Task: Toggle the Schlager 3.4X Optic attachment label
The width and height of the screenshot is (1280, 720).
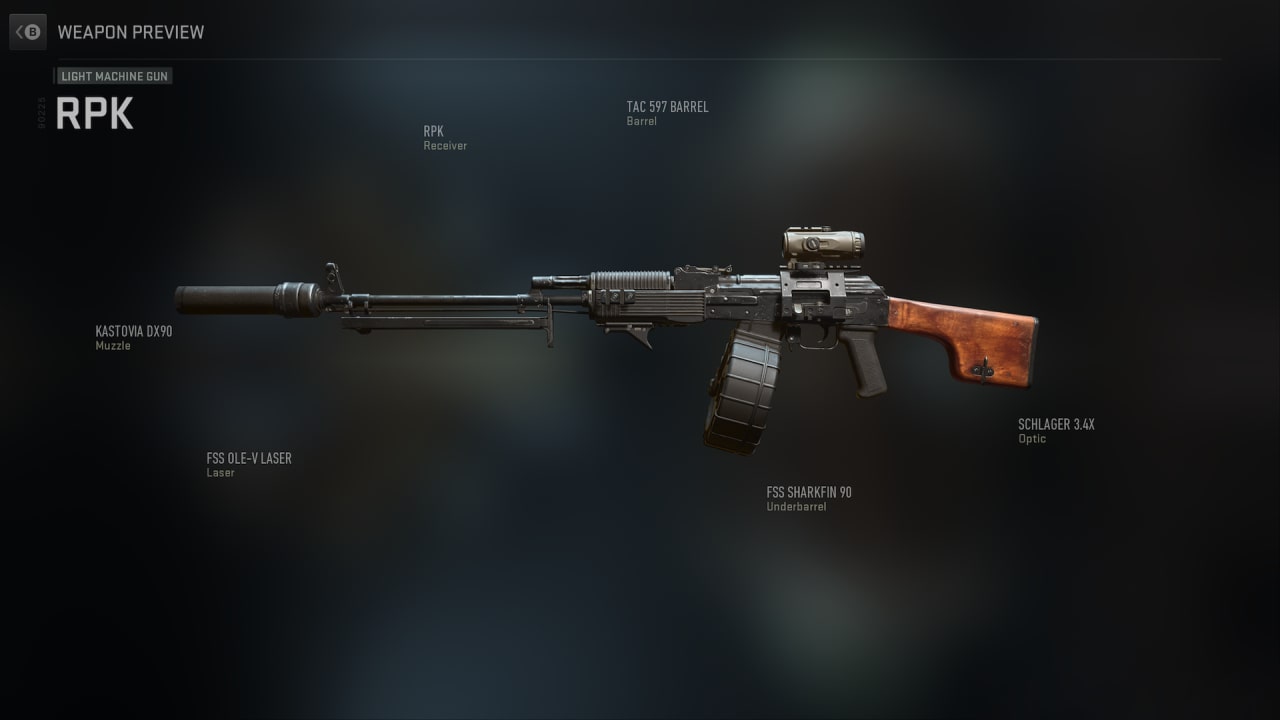Action: (1056, 430)
